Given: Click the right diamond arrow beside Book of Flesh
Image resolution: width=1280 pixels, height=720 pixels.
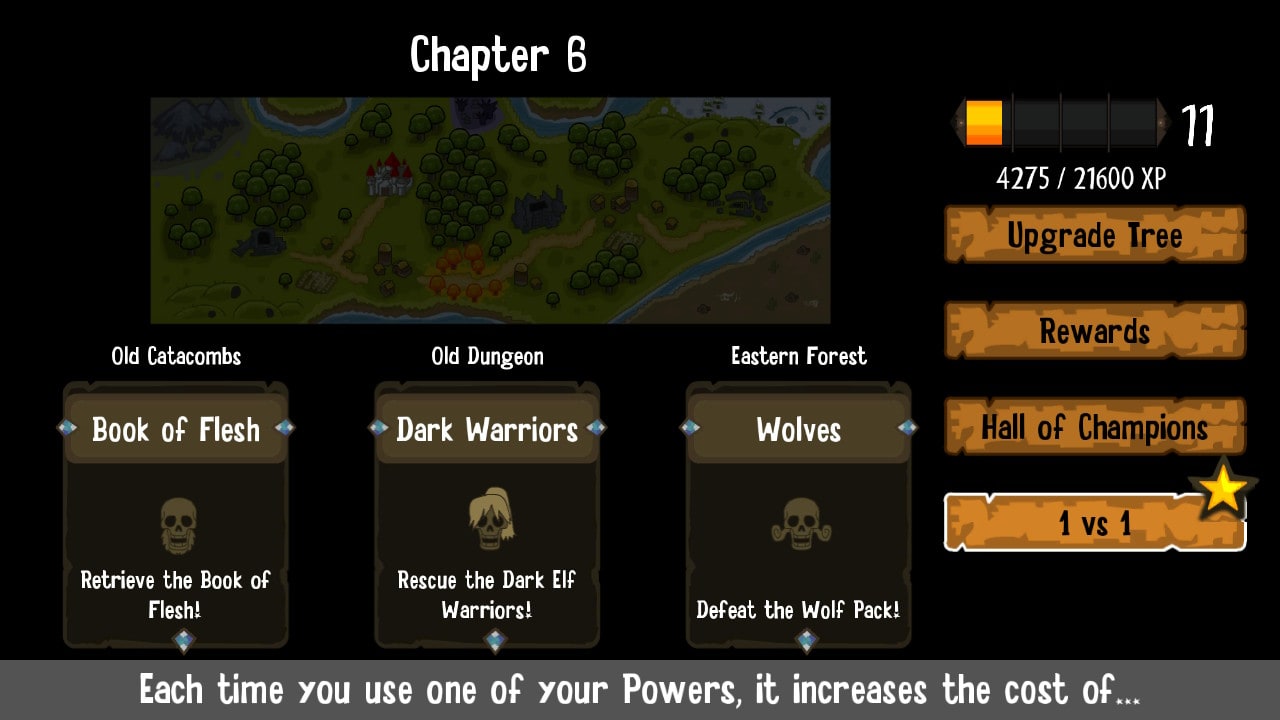Looking at the screenshot, I should (x=286, y=427).
